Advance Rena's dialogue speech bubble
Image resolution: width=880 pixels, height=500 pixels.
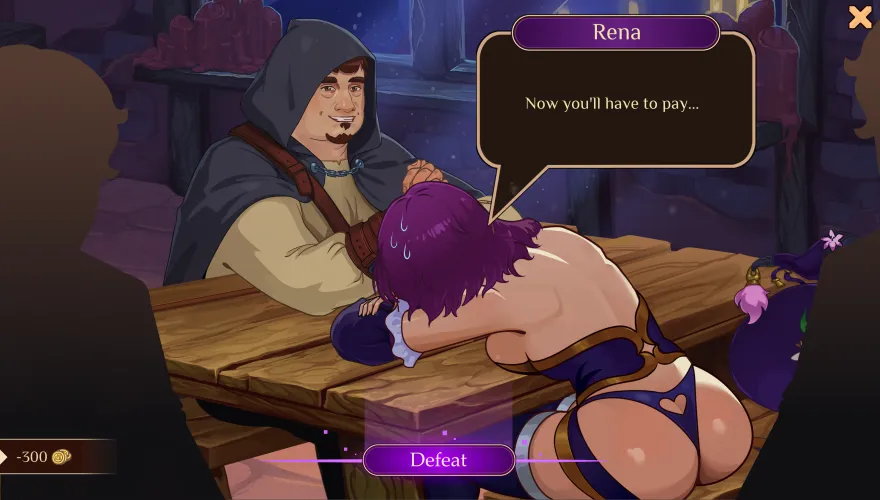click(x=615, y=103)
